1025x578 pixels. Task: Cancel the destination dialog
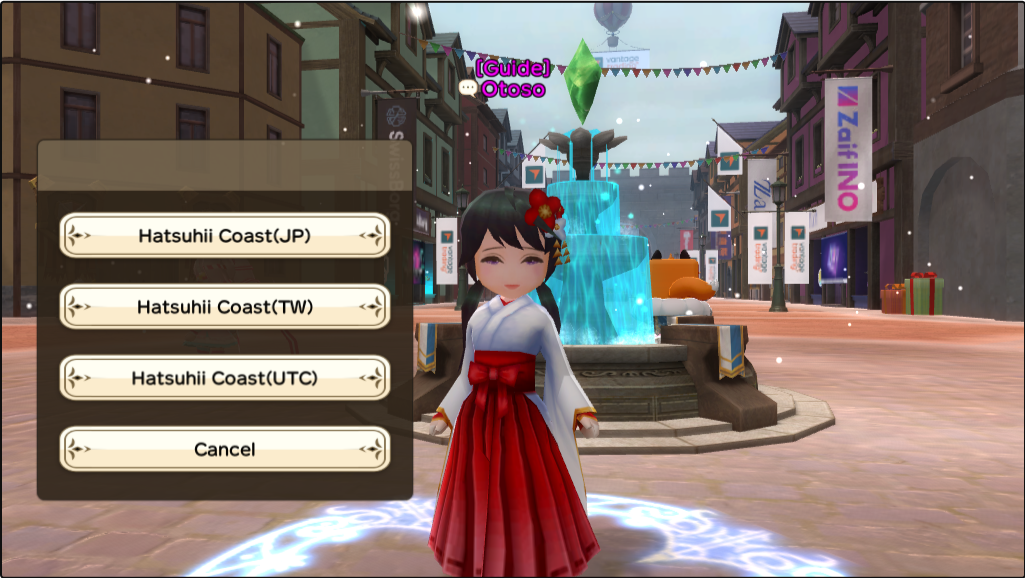224,449
